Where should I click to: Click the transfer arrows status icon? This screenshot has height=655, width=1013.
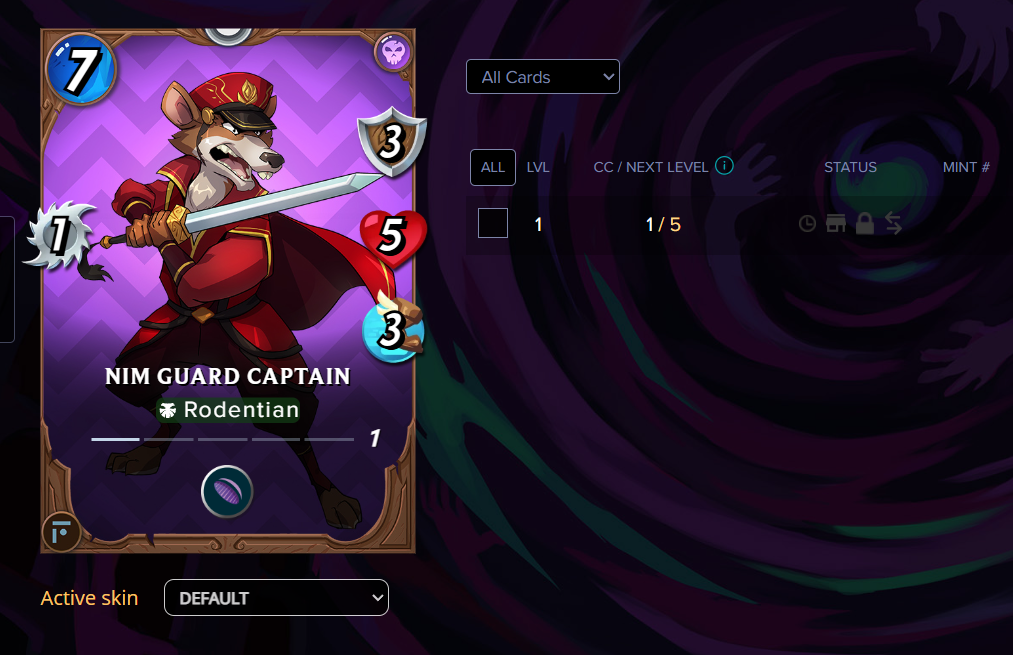pyautogui.click(x=894, y=224)
